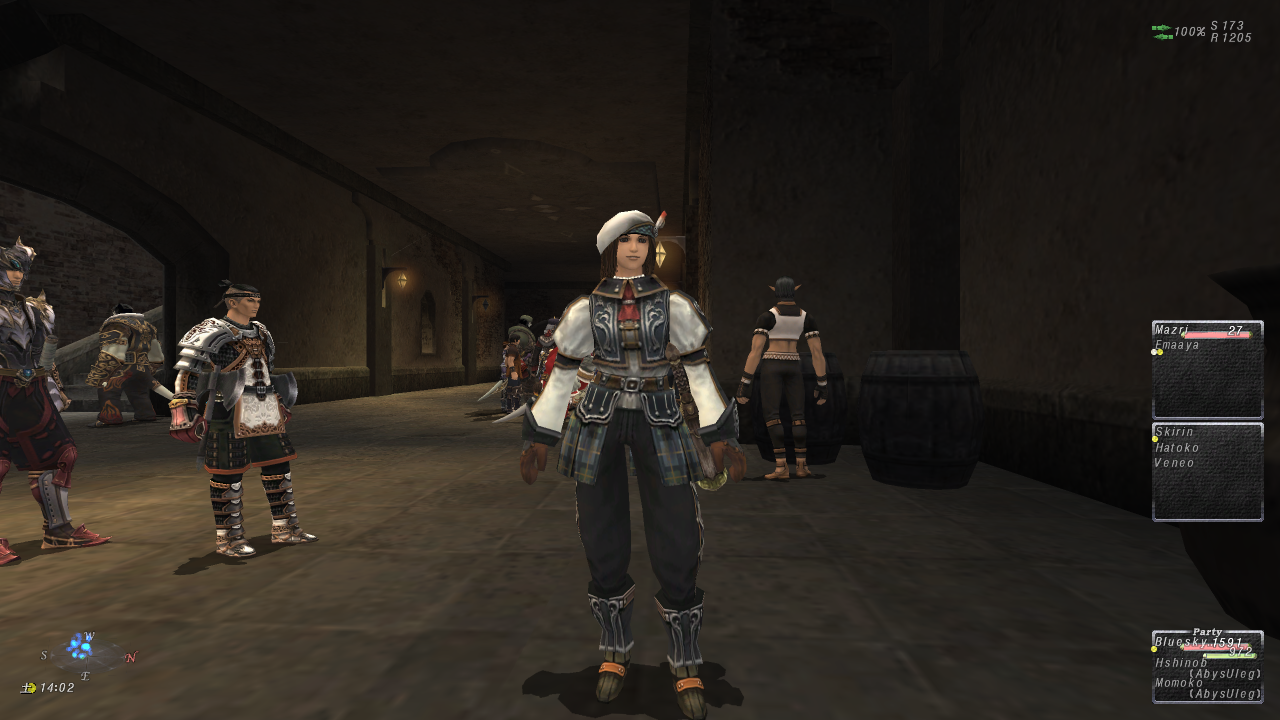Select Skirin in the alliance window
Screen dimensions: 1280x720
[1173, 431]
